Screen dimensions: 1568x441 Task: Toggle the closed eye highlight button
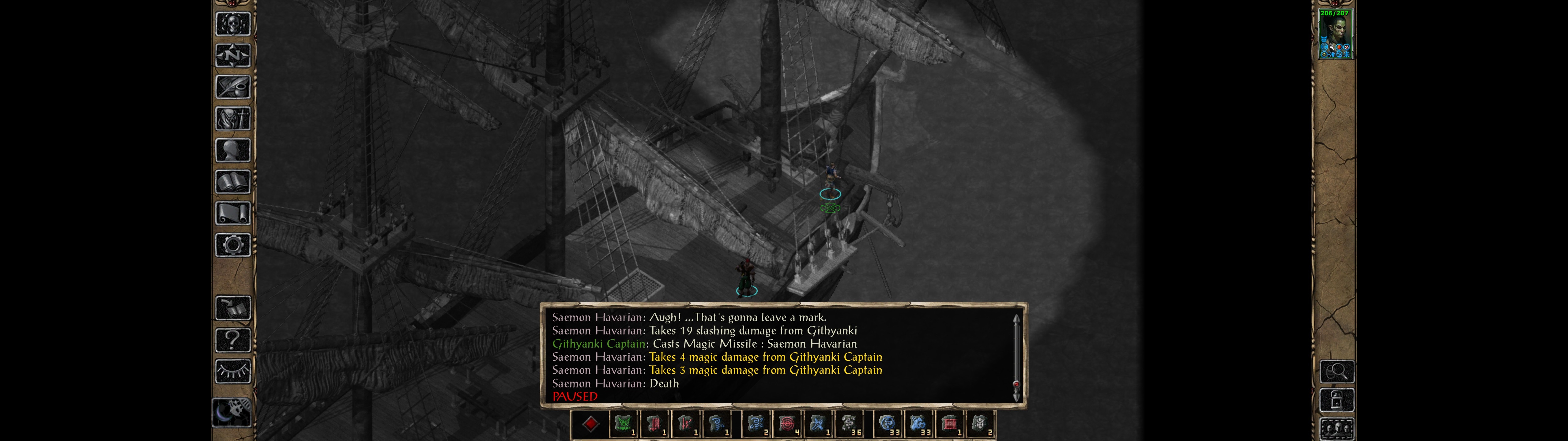[232, 371]
